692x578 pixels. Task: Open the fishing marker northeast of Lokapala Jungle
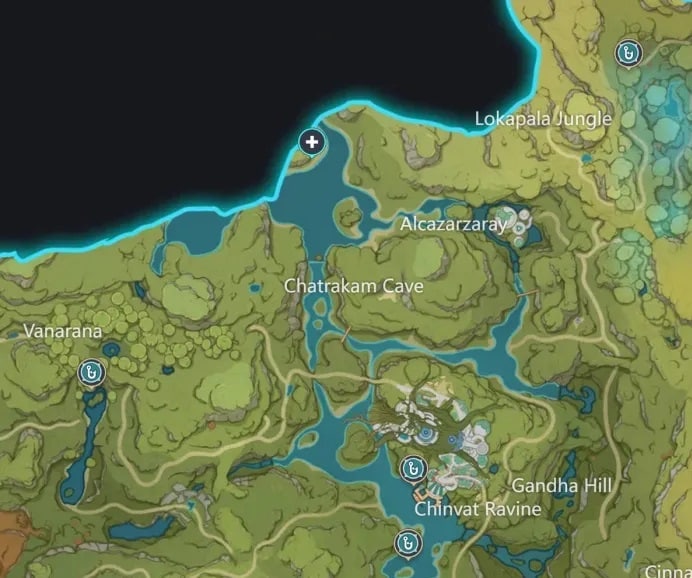(x=628, y=53)
